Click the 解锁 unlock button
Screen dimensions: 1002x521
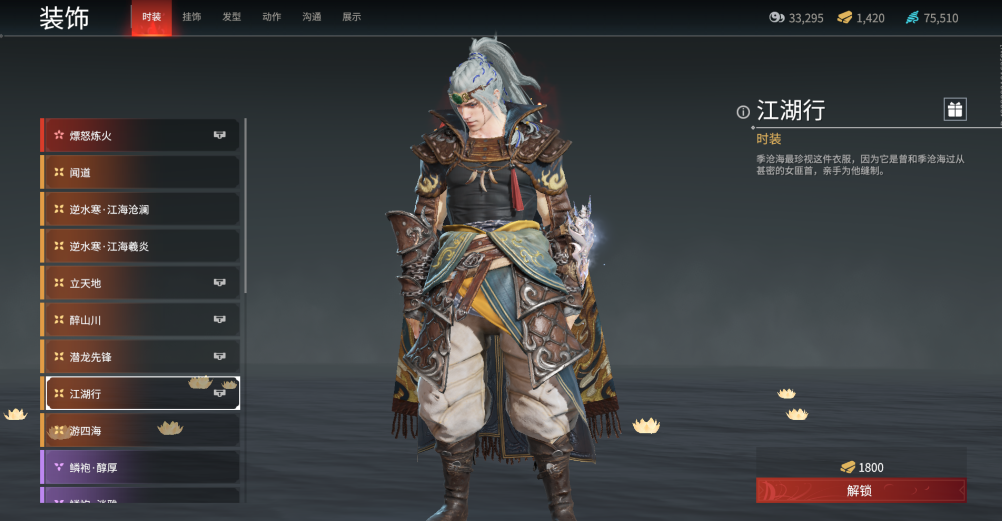[x=860, y=490]
